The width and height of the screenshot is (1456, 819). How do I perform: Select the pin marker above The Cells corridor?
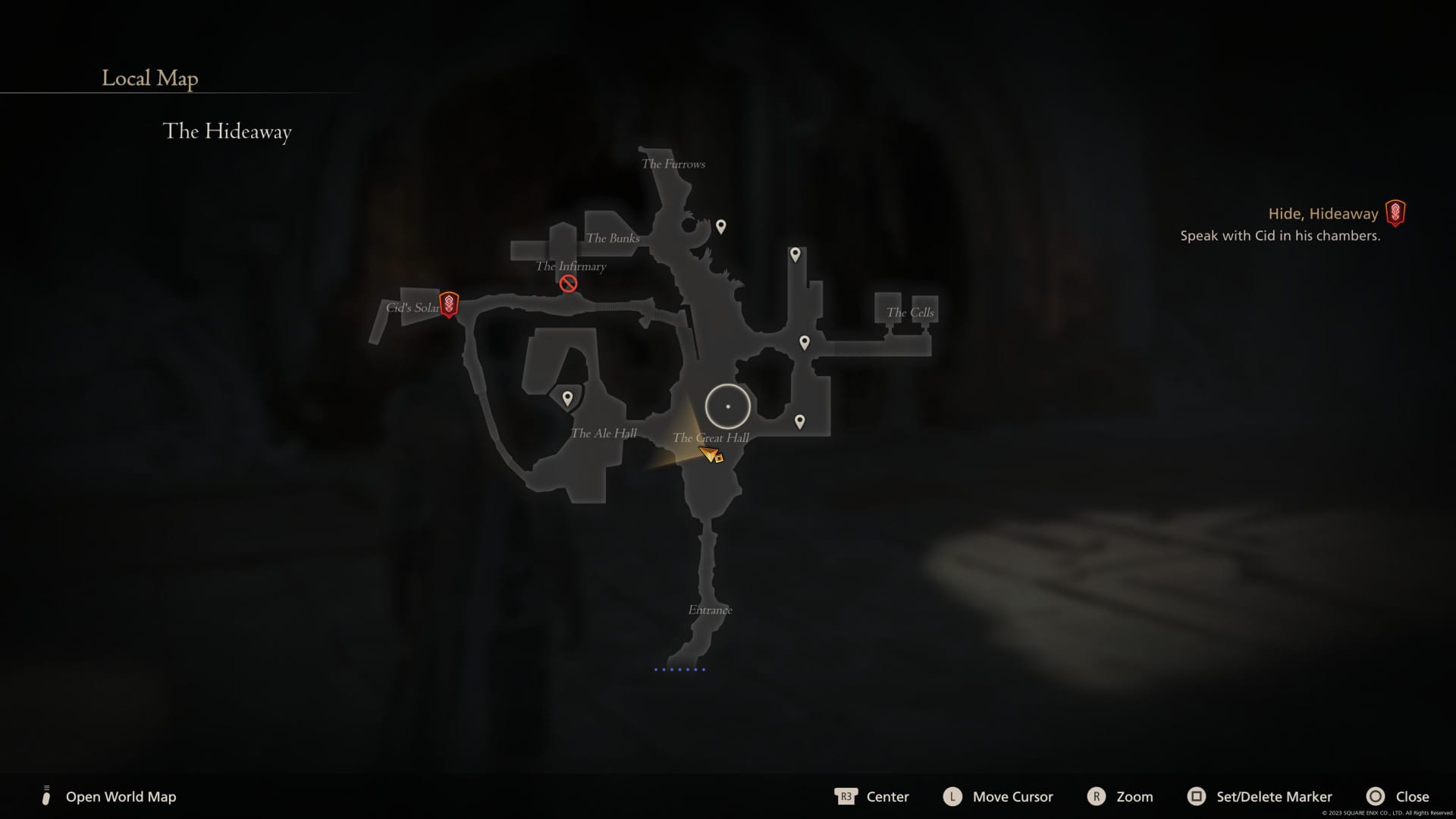[795, 255]
